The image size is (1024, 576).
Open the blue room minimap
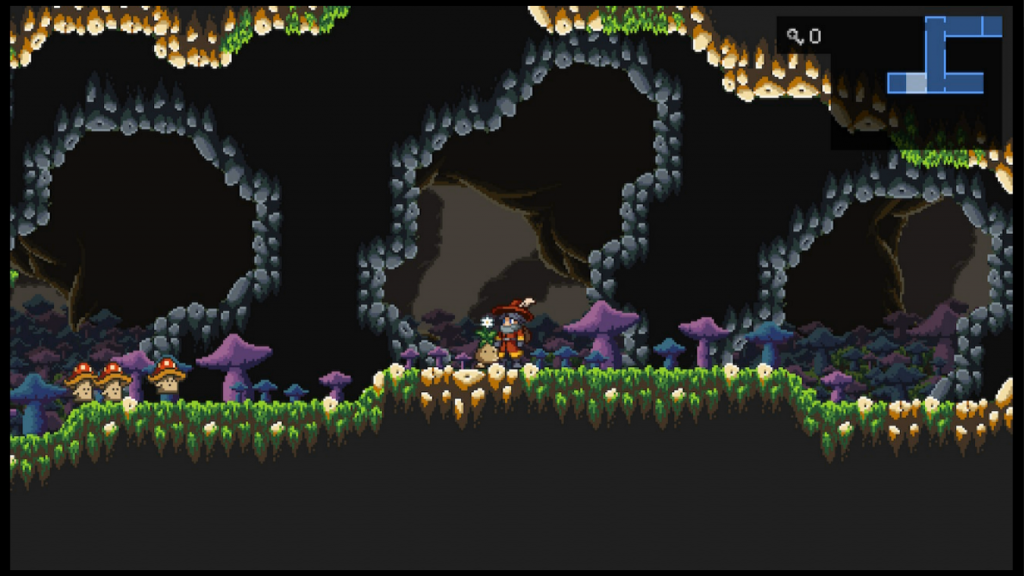pyautogui.click(x=943, y=55)
